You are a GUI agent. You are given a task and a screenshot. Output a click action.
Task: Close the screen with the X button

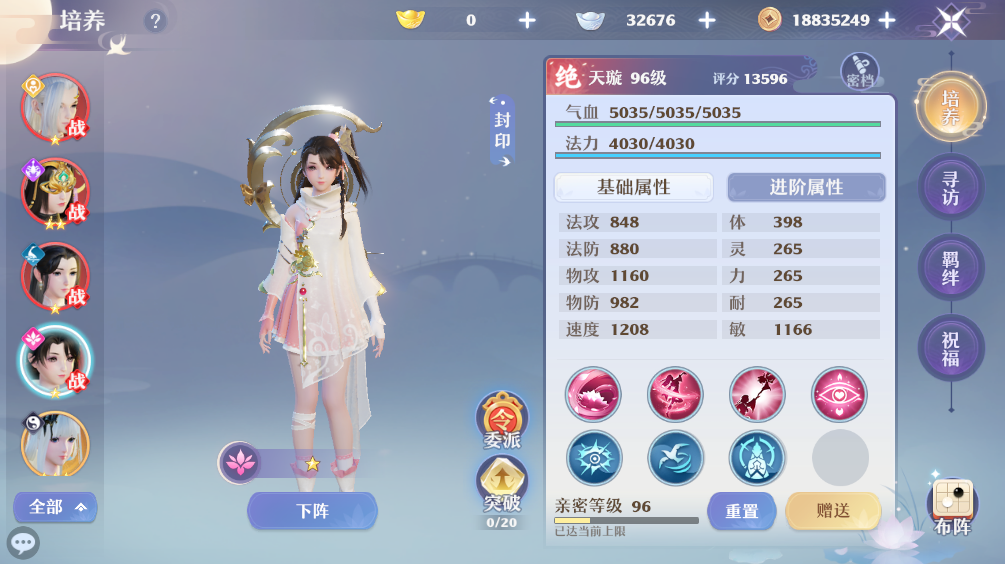[951, 21]
